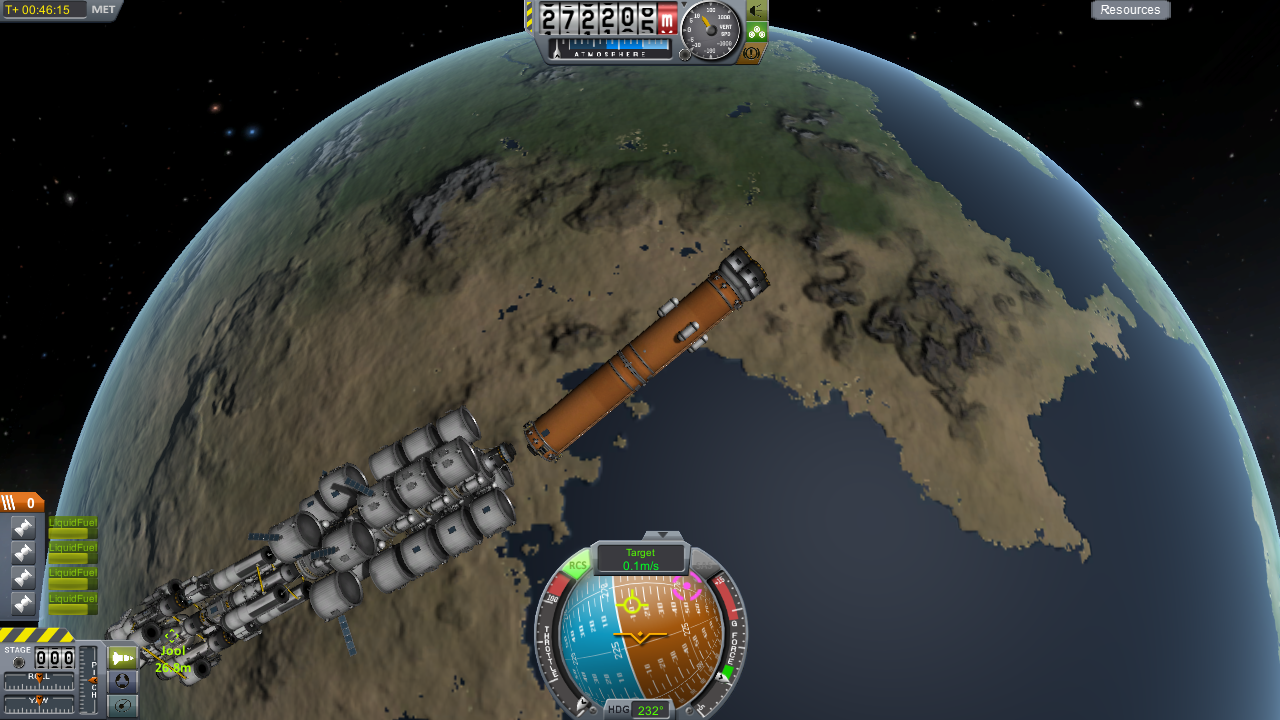
Task: Open the Resources panel
Action: (1130, 10)
